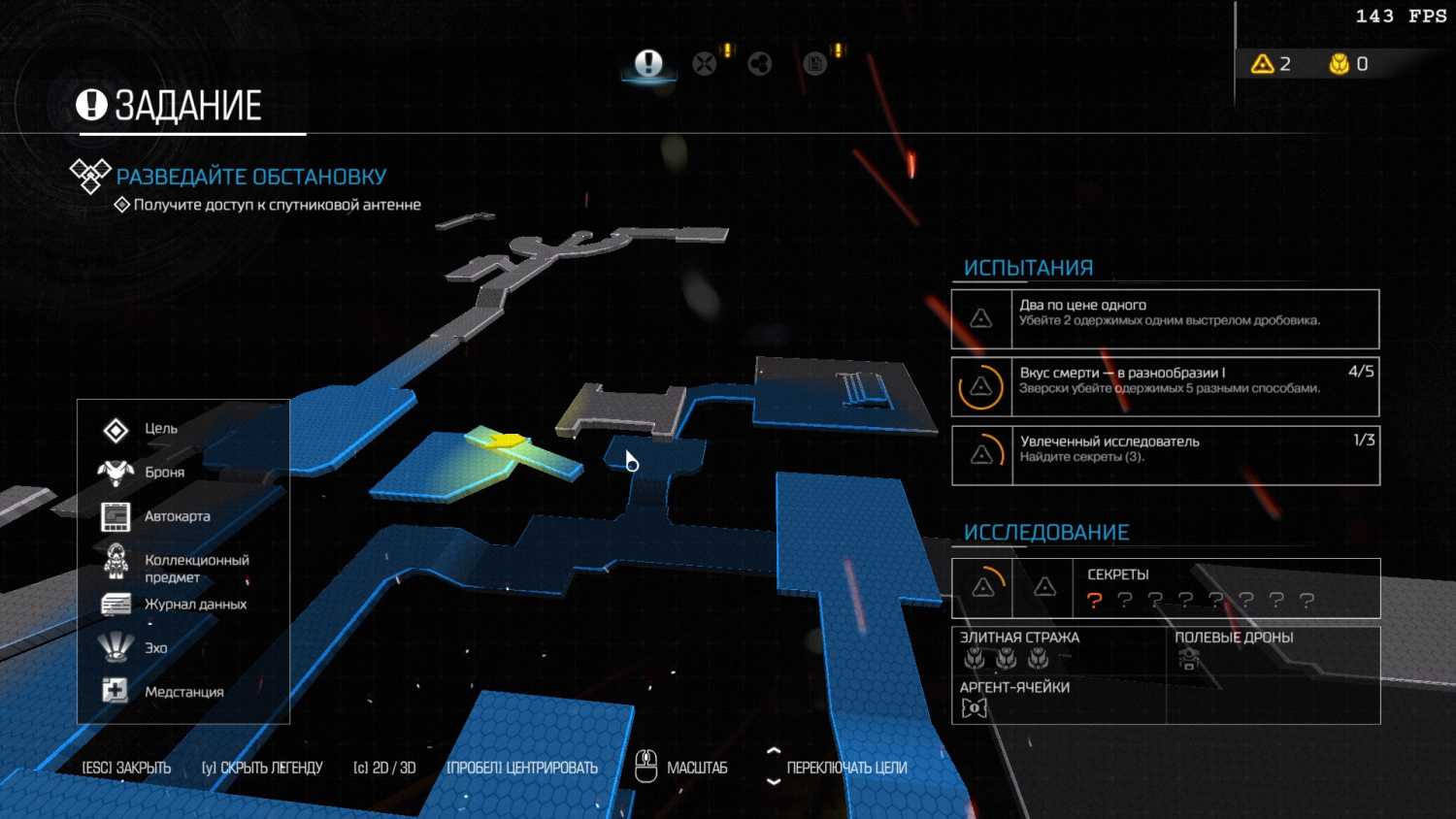Screen dimensions: 1456x819
Task: Hide the legend via 'Скрыть легенду'
Action: tap(262, 768)
